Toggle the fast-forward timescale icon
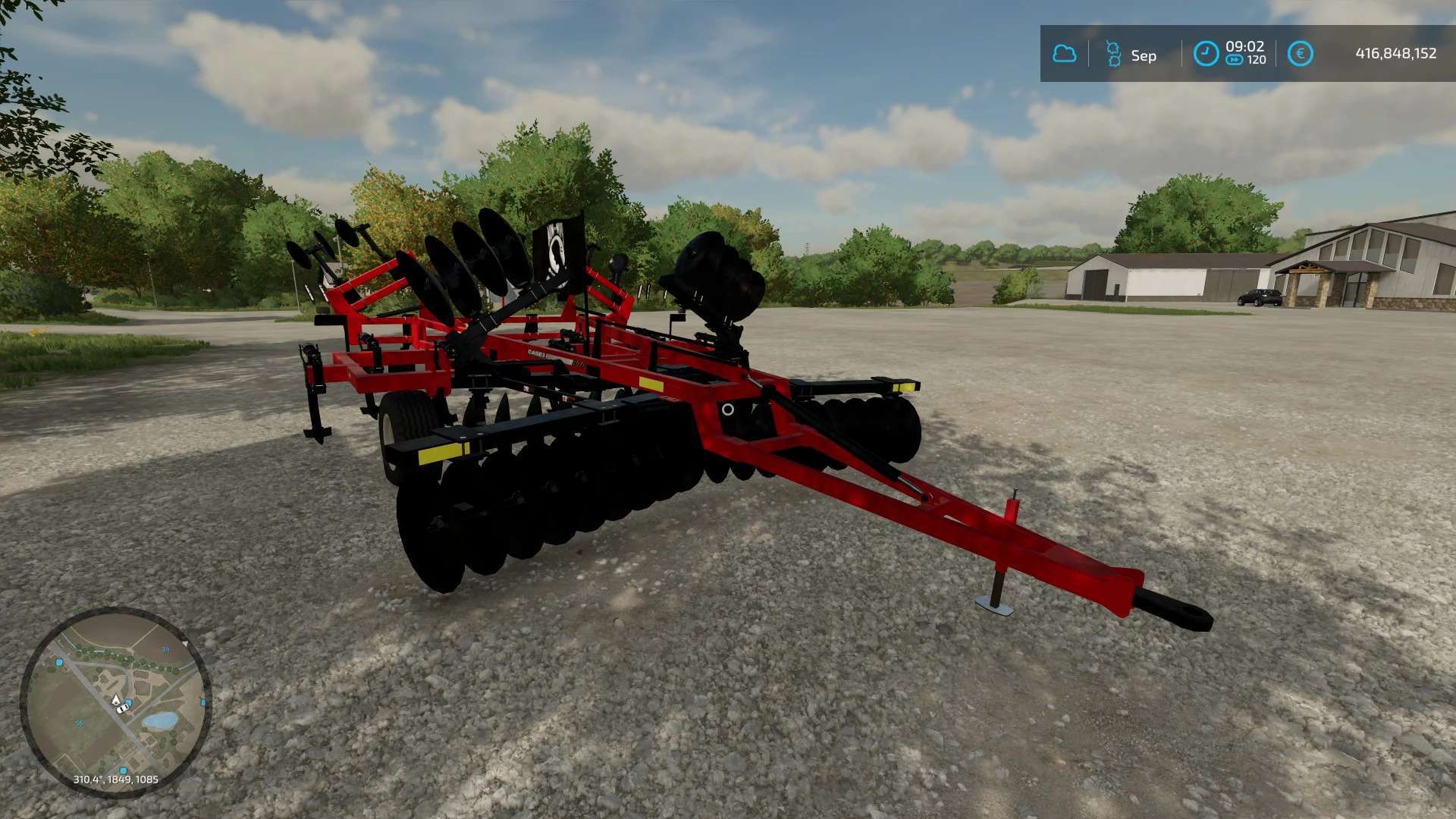This screenshot has height=819, width=1456. click(1235, 60)
